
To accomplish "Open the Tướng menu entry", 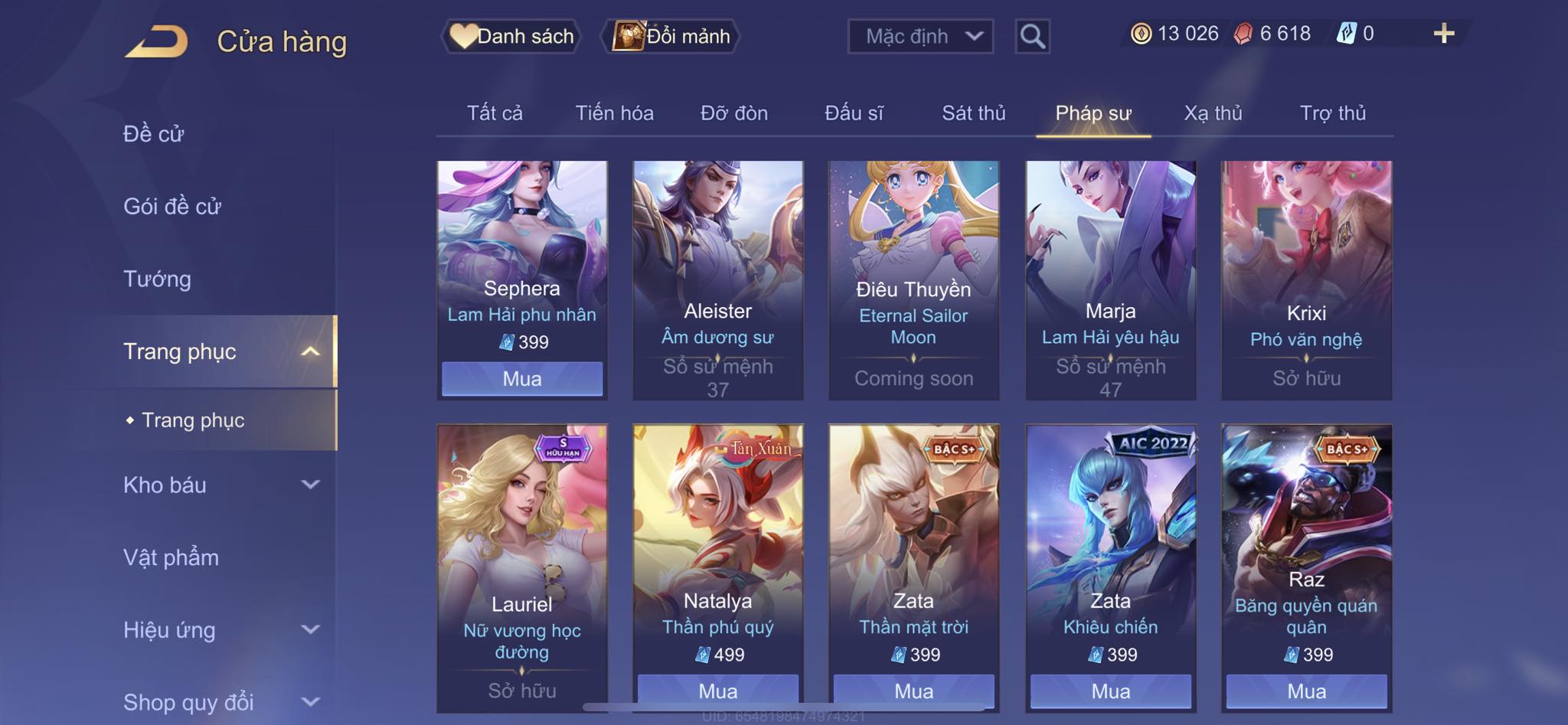I will pos(158,279).
